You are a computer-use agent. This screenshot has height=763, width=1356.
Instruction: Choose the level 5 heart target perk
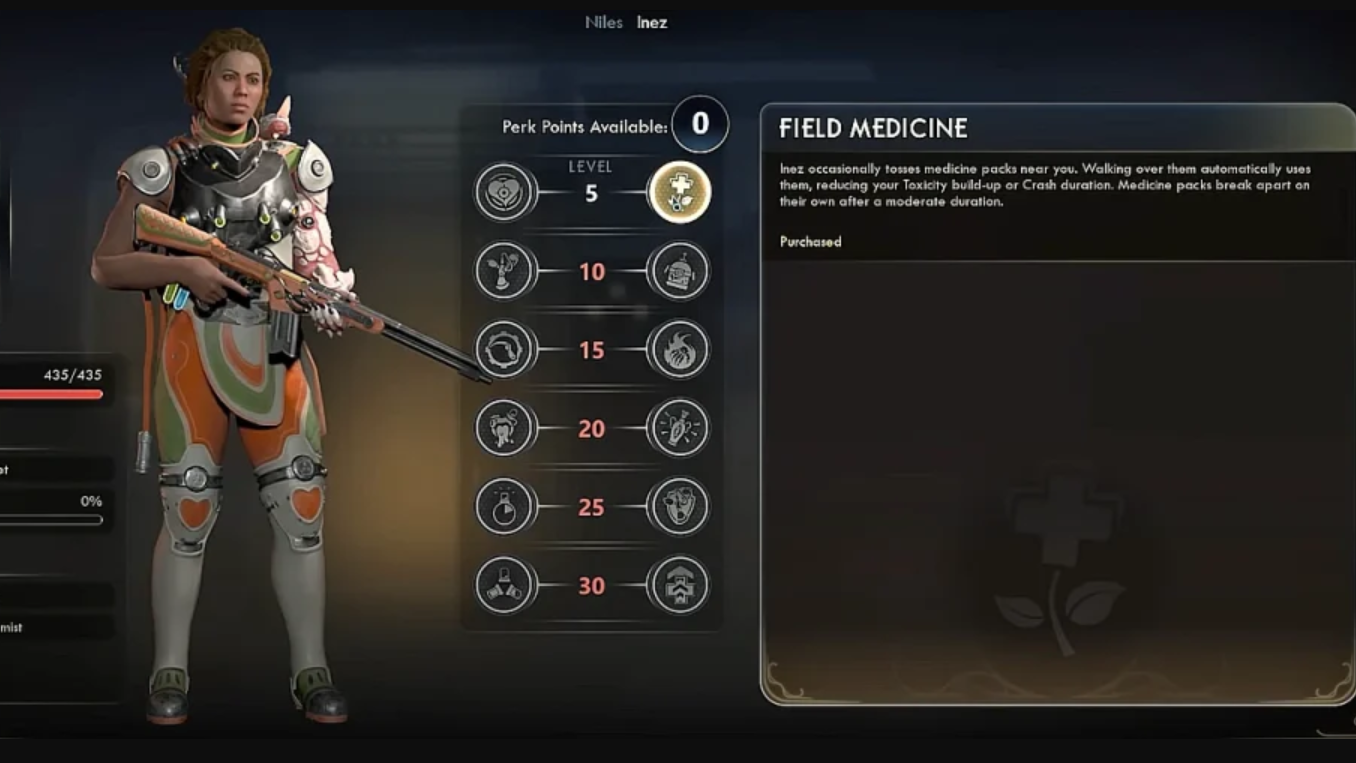pos(505,192)
